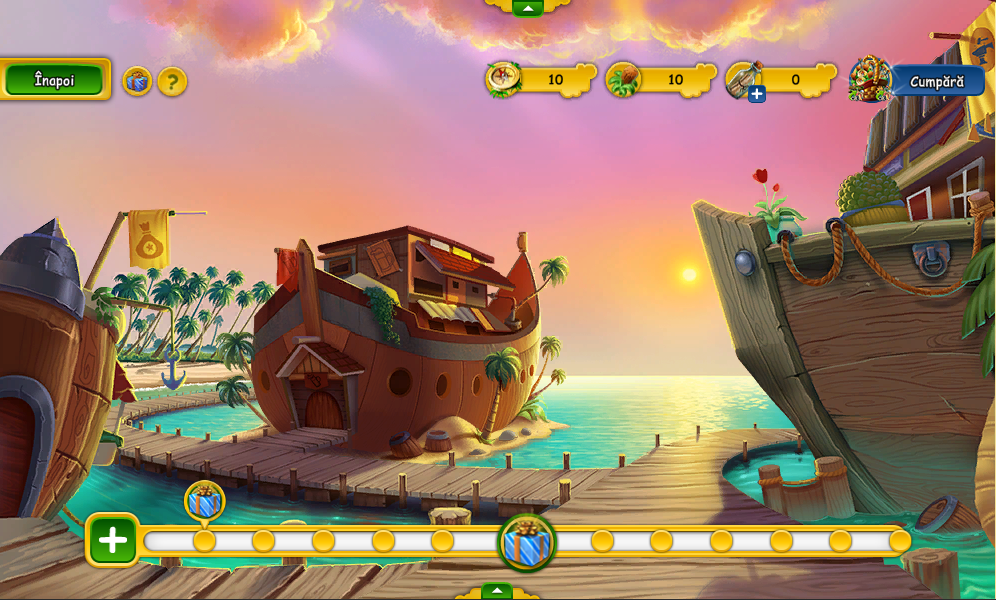This screenshot has width=996, height=600.
Task: Expand the top panel with the green arrow
Action: 527,7
